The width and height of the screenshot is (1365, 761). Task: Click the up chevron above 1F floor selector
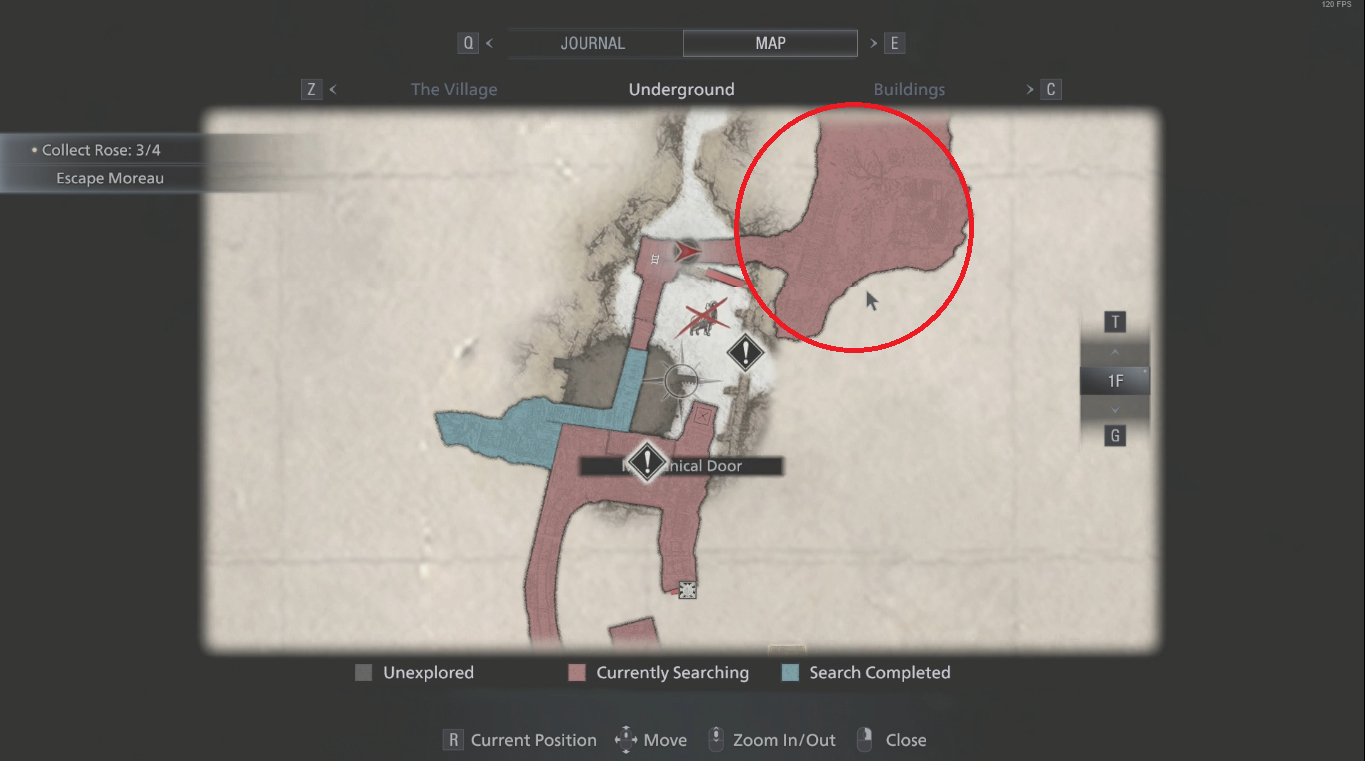click(1114, 351)
